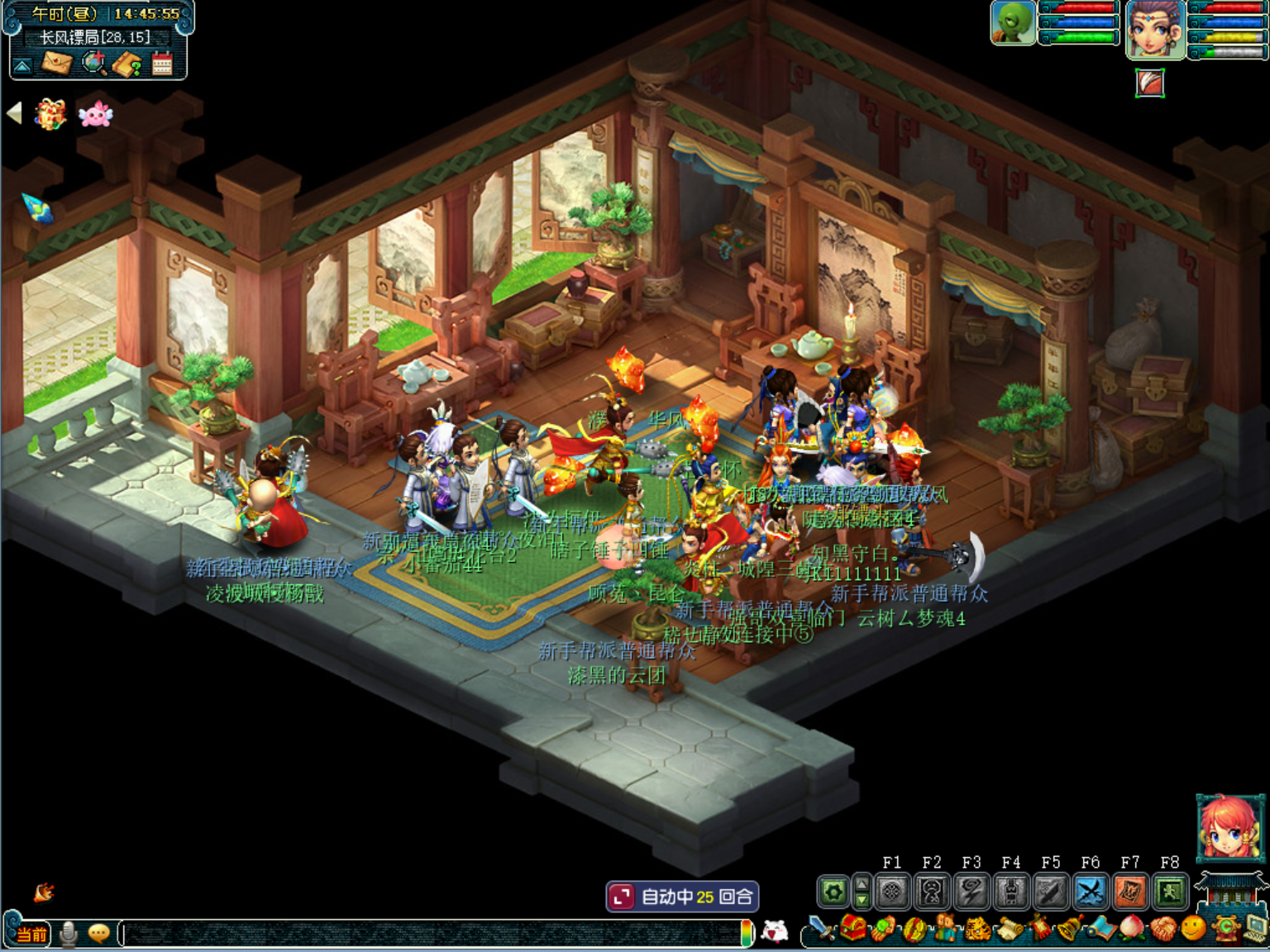Select the player character portrait
Image resolution: width=1270 pixels, height=952 pixels.
click(1155, 30)
